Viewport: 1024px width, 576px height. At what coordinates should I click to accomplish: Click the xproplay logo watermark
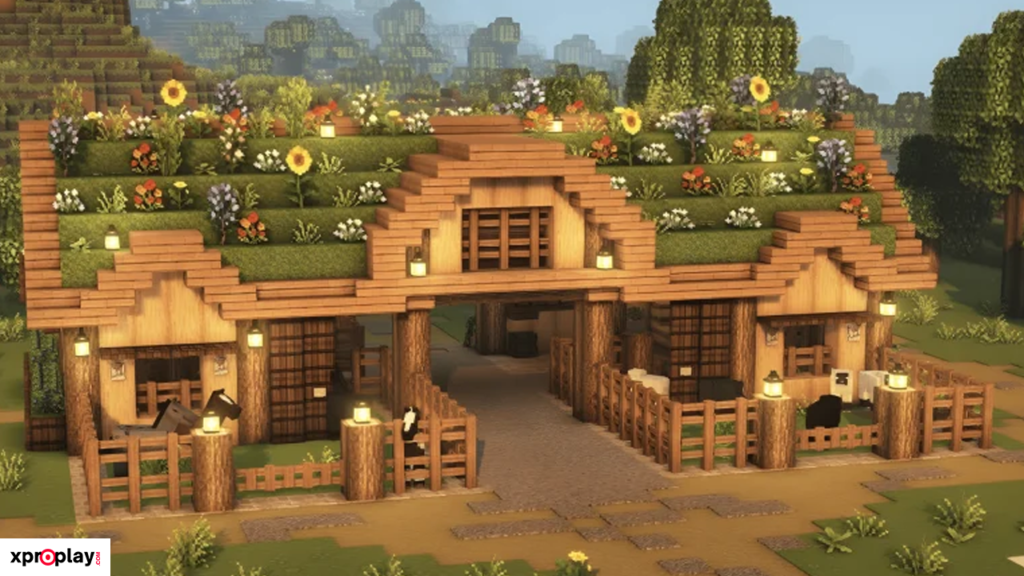click(54, 557)
